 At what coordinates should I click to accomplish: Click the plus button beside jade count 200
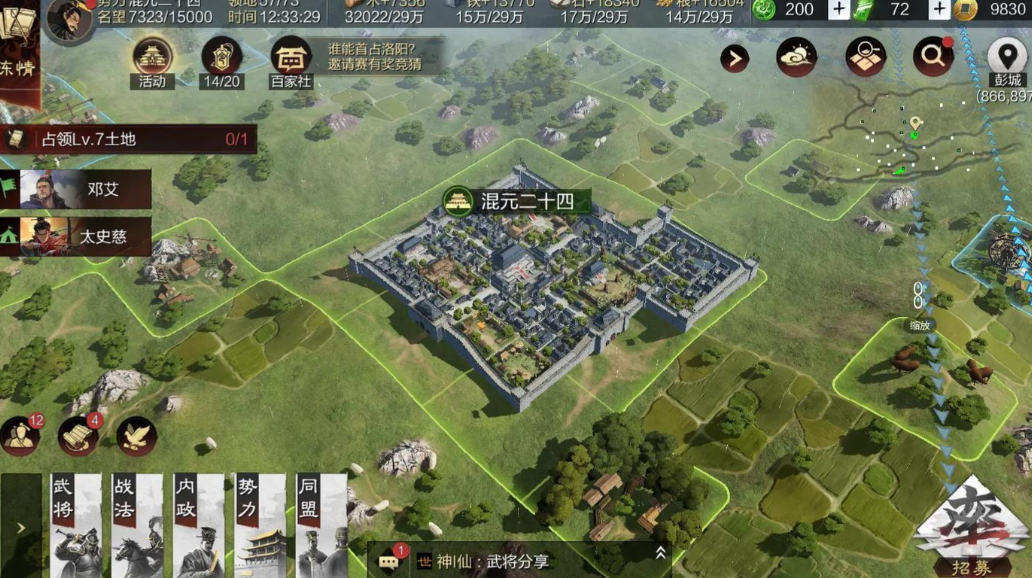click(x=838, y=10)
